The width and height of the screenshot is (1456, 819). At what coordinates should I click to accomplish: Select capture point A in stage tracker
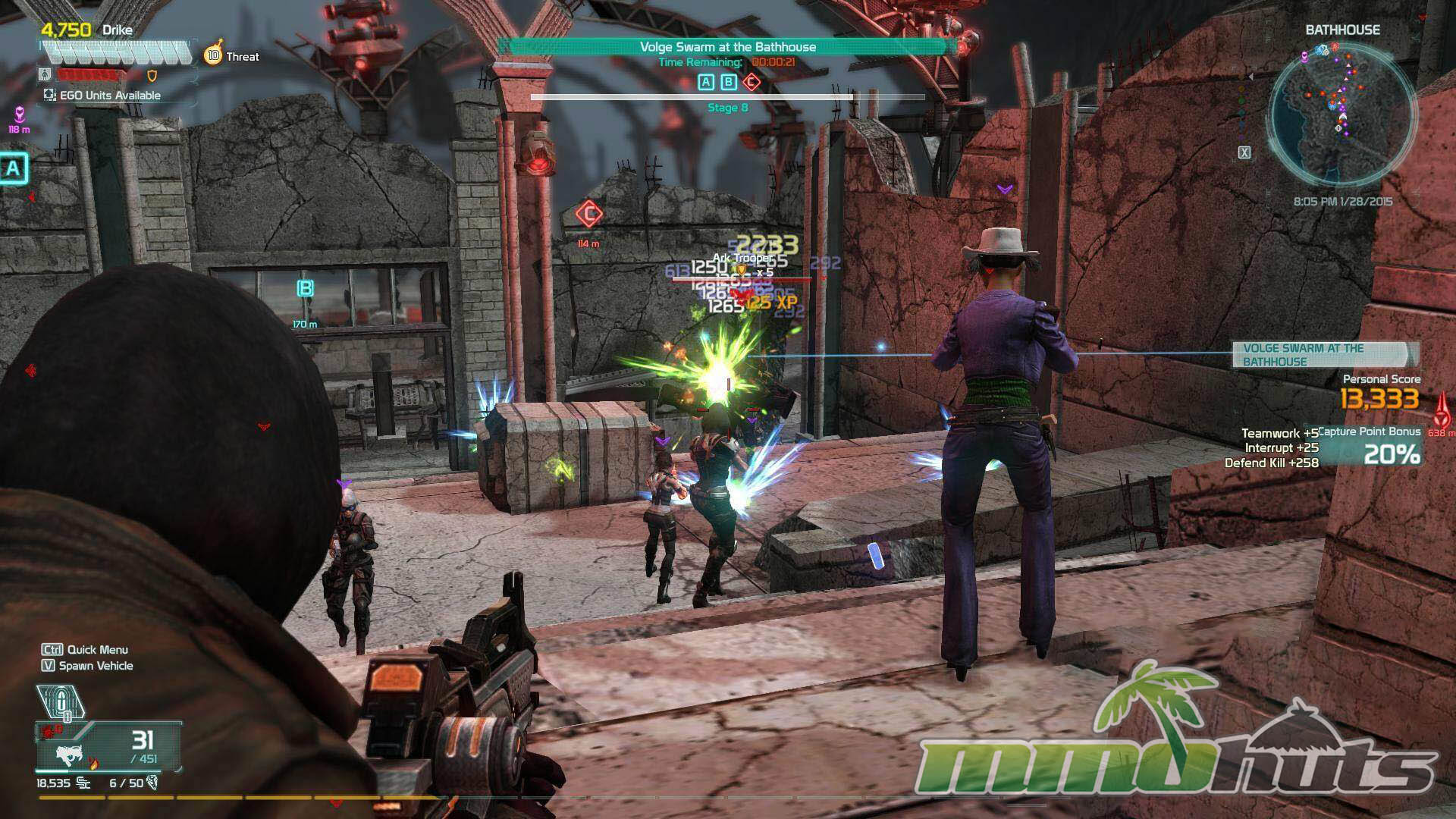[x=706, y=83]
